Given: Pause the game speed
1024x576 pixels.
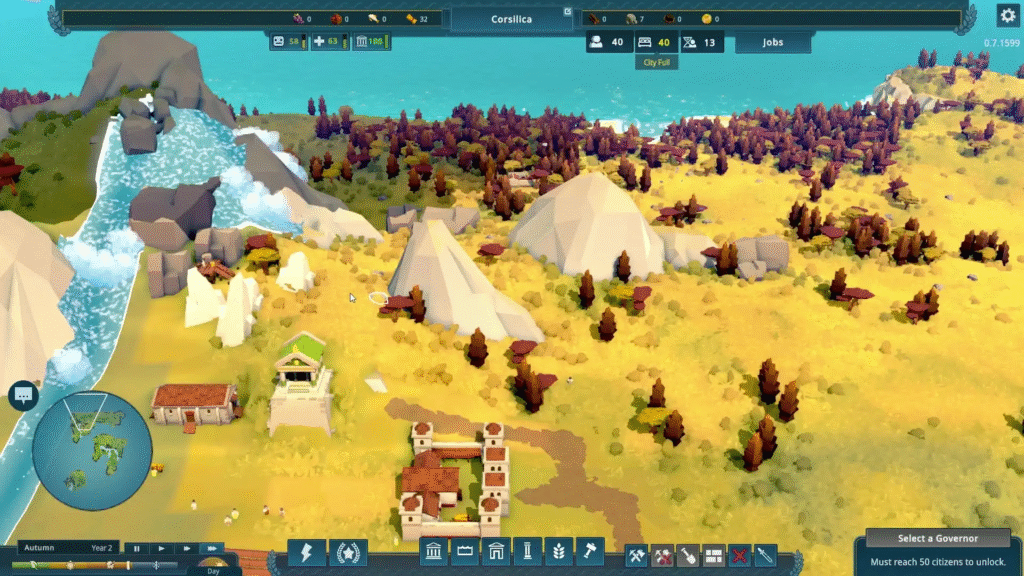Looking at the screenshot, I should 137,548.
